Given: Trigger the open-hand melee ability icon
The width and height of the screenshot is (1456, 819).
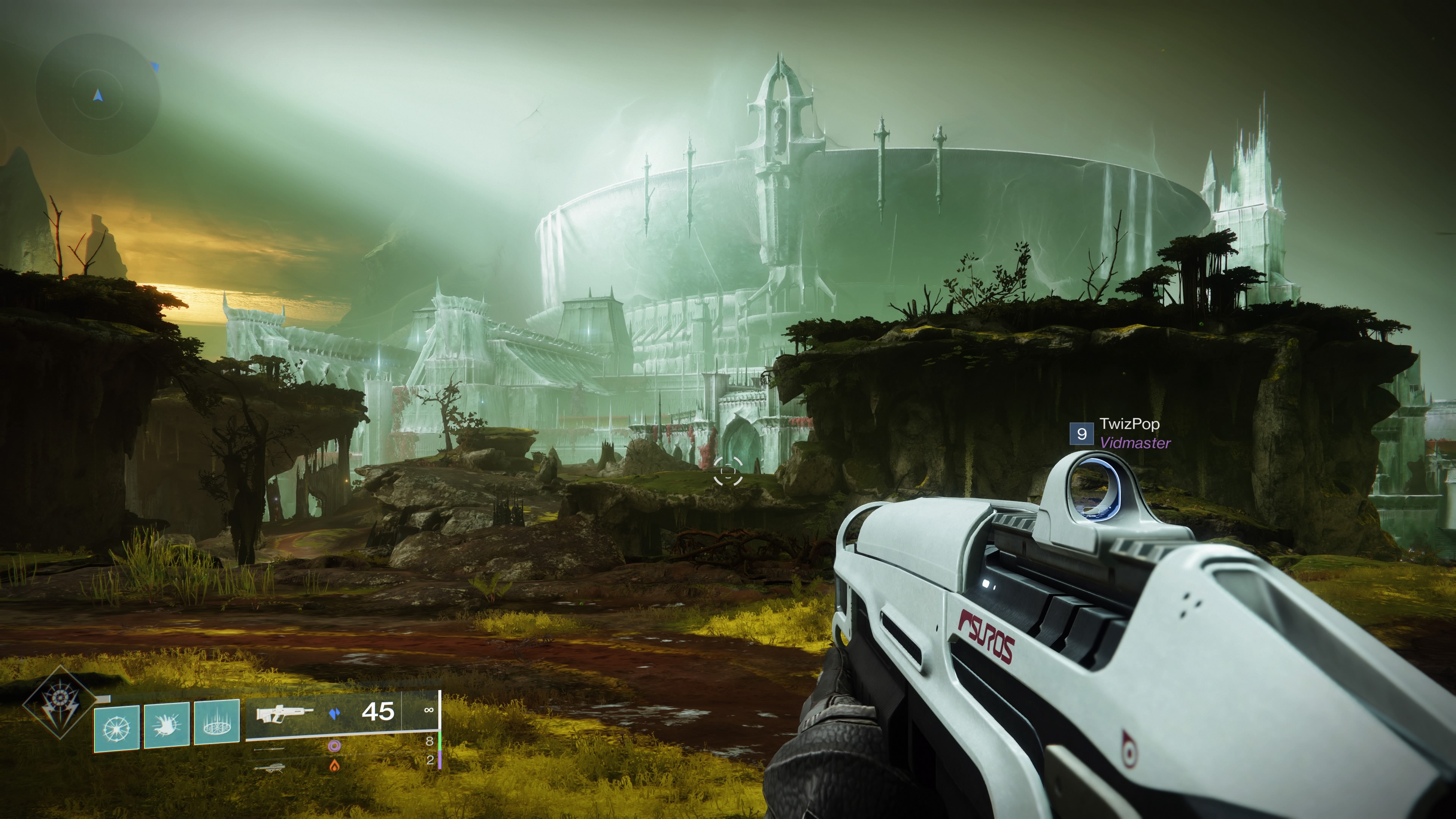Looking at the screenshot, I should click(166, 725).
